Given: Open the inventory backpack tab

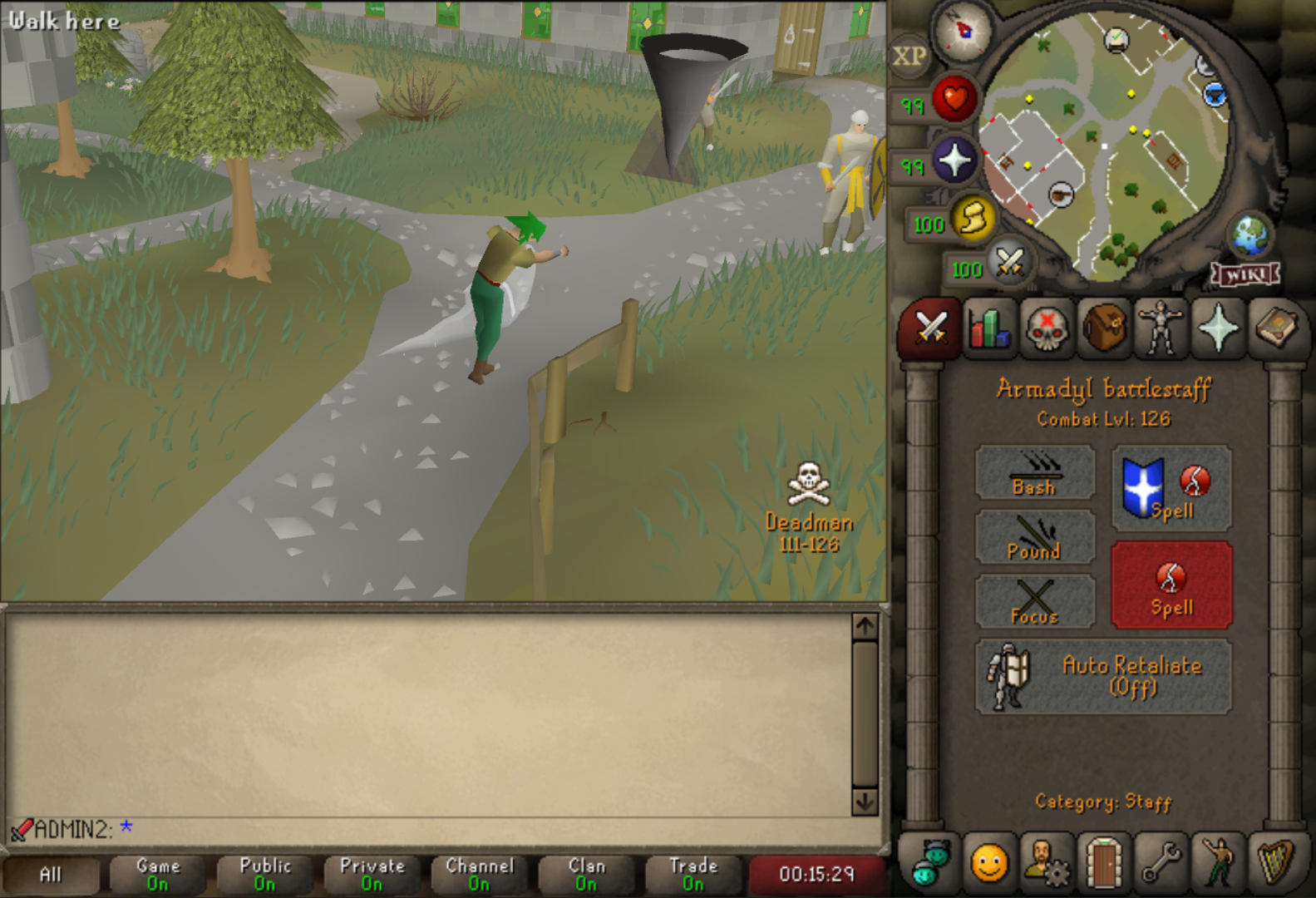Looking at the screenshot, I should pos(1103,329).
